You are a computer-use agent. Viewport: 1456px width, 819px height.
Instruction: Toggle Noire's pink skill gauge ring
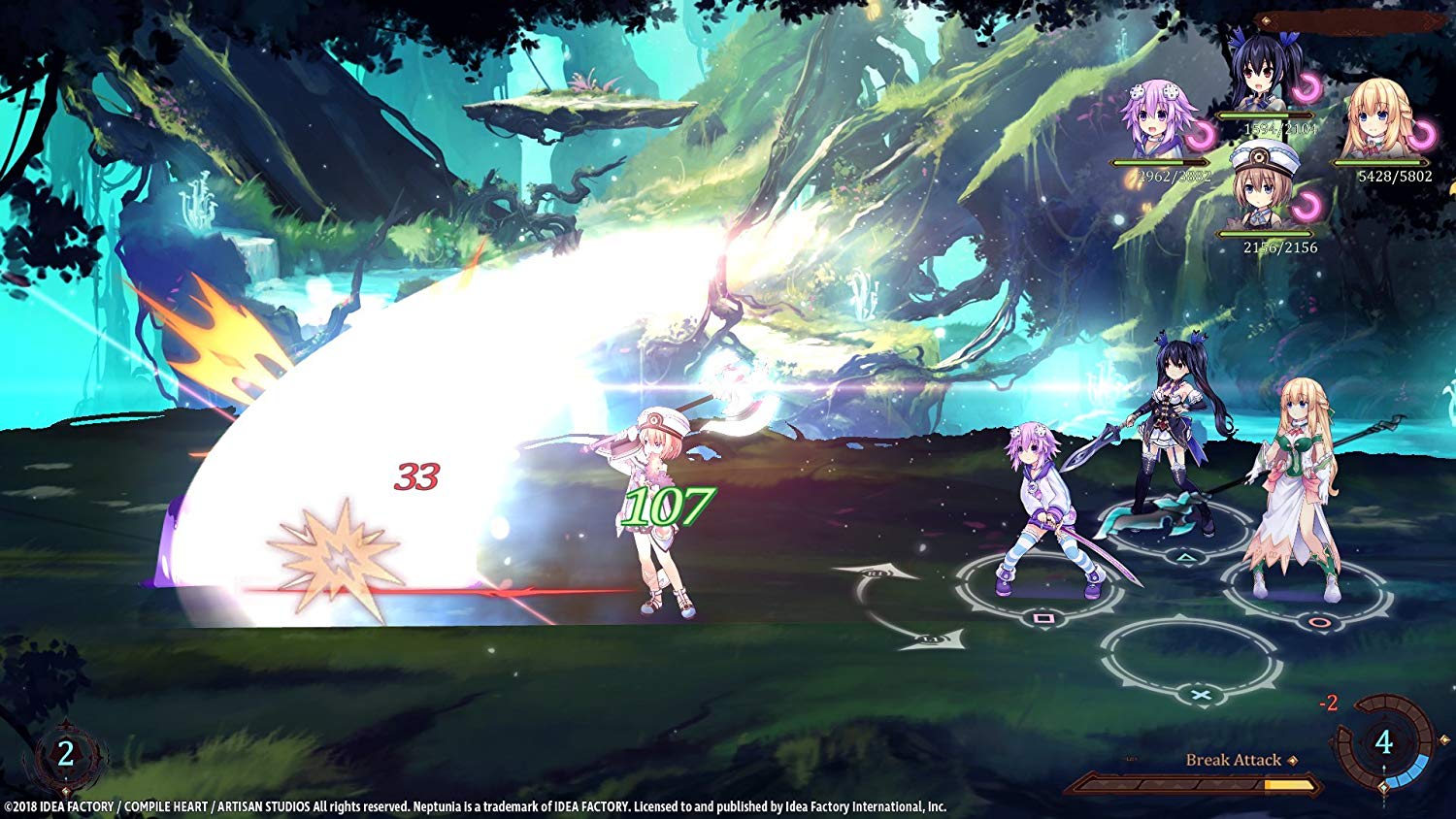click(1307, 85)
